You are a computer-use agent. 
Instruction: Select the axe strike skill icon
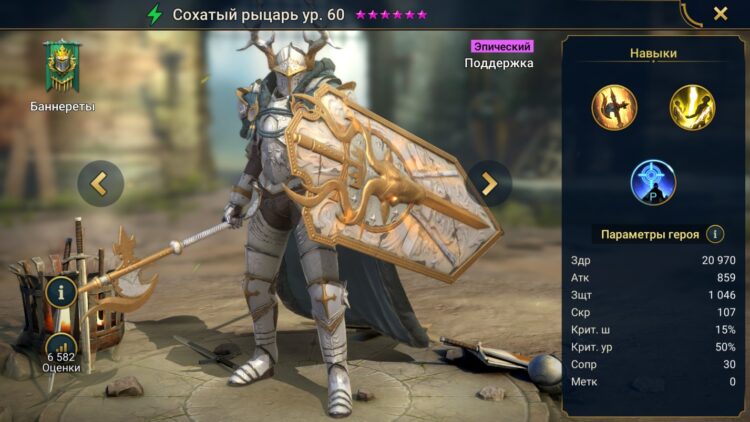pos(614,107)
